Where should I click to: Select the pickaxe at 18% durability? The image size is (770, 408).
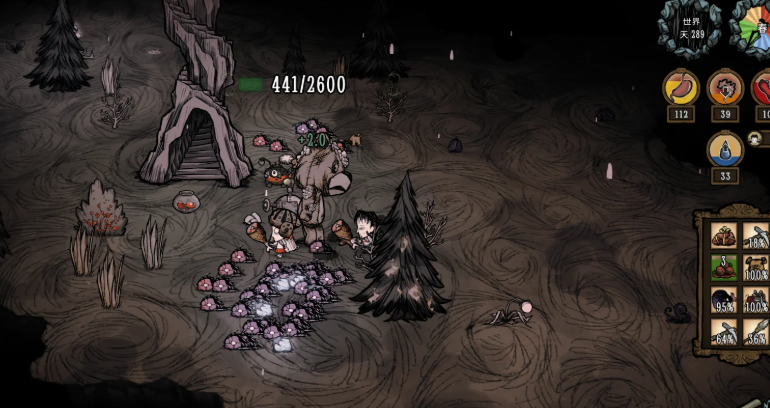(755, 236)
